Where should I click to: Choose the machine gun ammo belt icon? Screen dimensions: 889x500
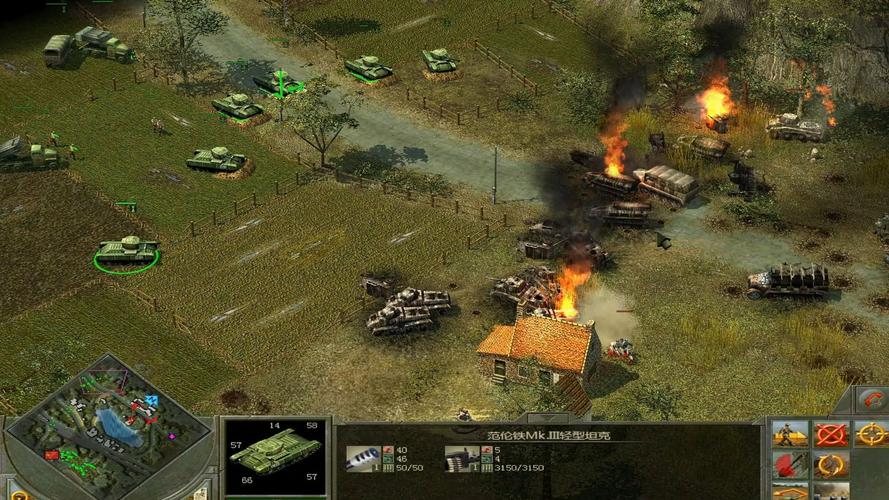(x=460, y=458)
